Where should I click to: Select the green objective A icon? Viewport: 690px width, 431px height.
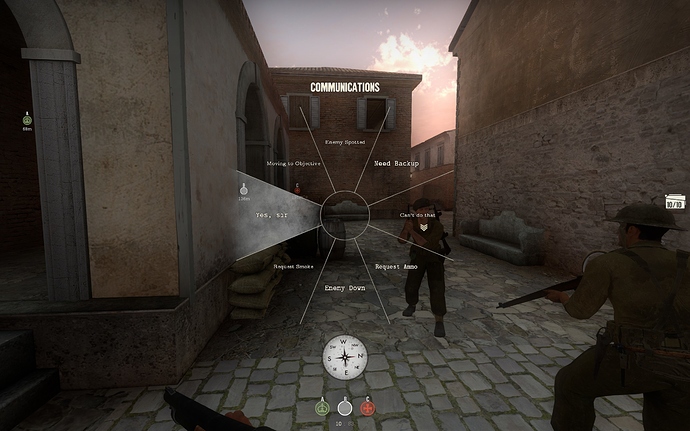pyautogui.click(x=322, y=407)
